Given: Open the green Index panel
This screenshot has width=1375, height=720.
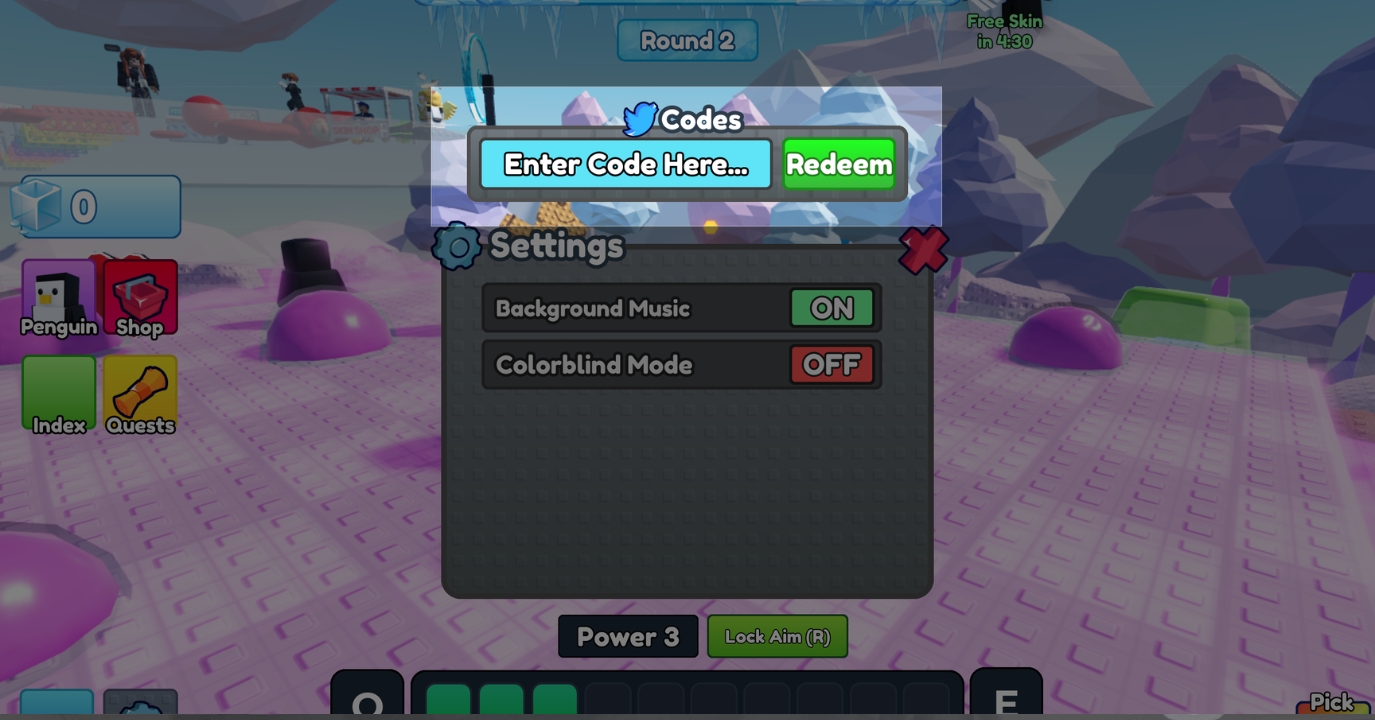Looking at the screenshot, I should 57,393.
